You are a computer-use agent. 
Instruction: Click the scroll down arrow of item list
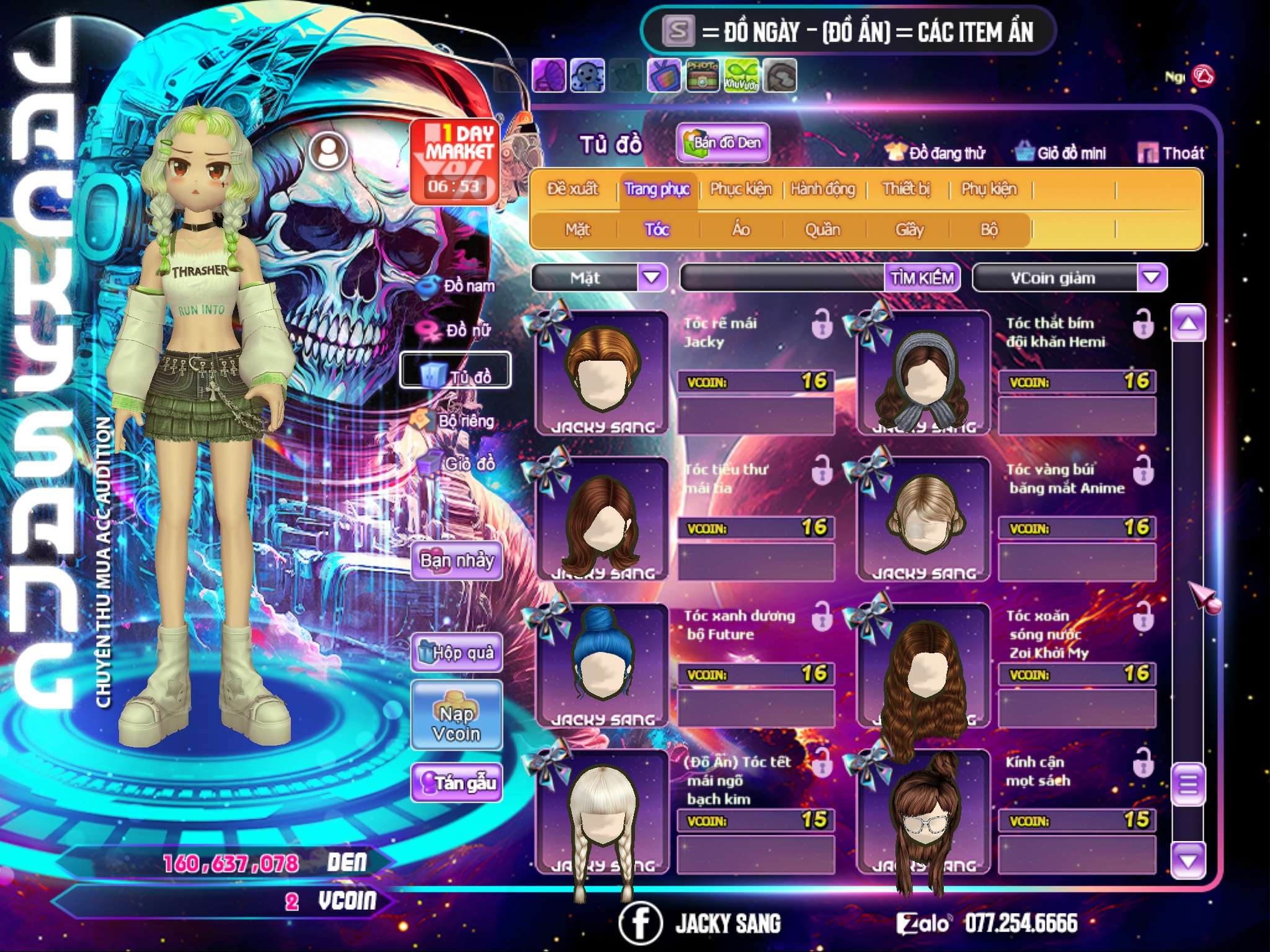point(1188,860)
